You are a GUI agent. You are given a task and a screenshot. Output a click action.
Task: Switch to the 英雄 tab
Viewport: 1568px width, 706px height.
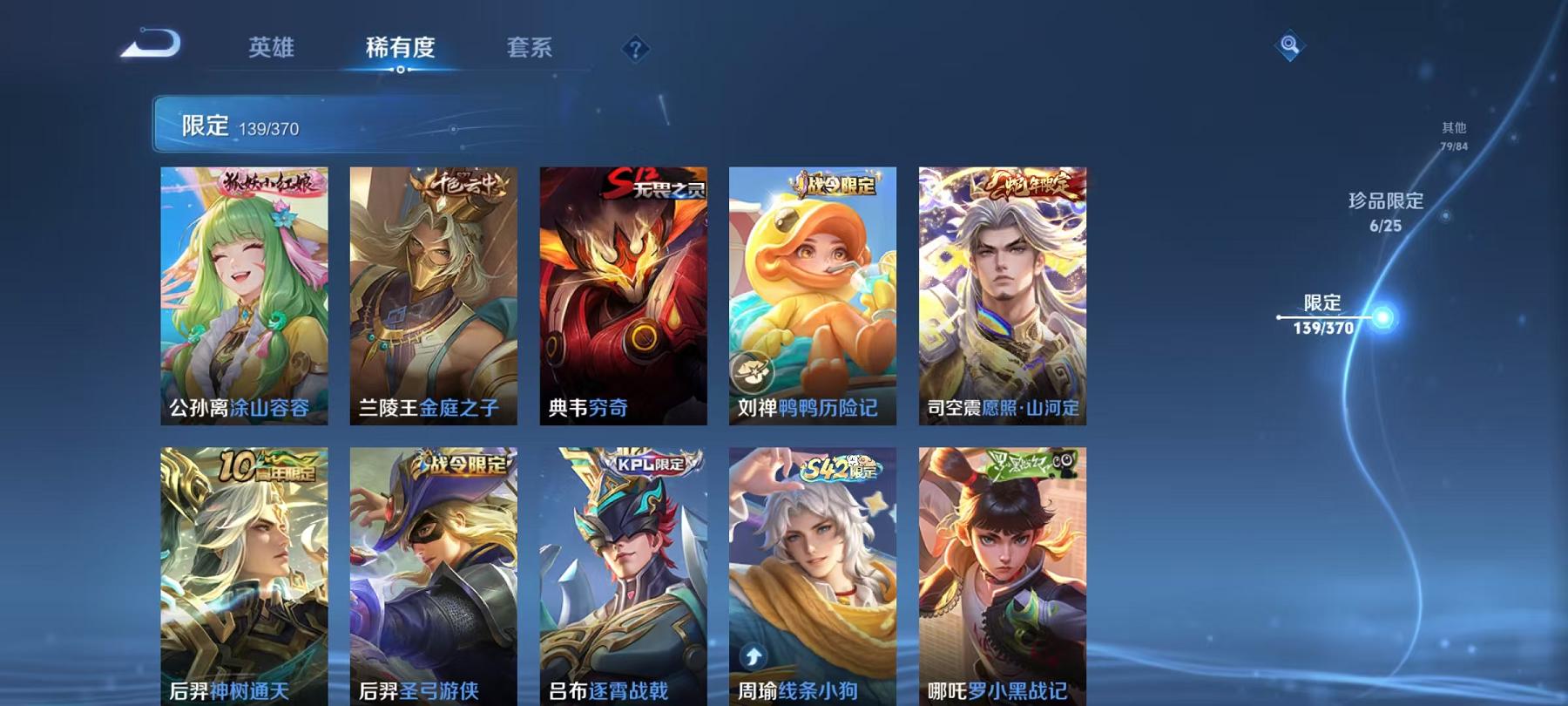click(271, 50)
